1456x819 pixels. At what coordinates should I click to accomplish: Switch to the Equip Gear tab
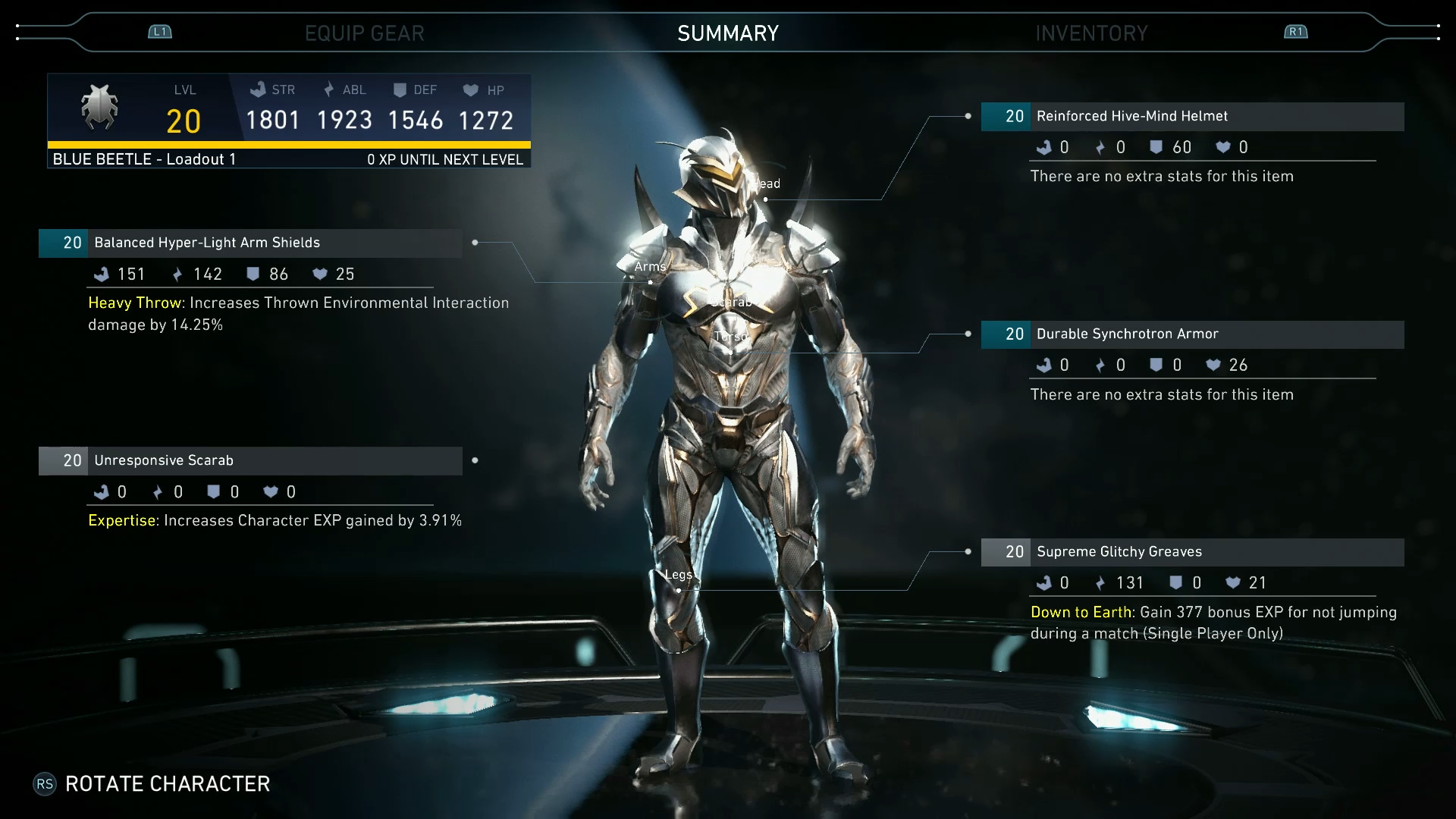point(364,33)
